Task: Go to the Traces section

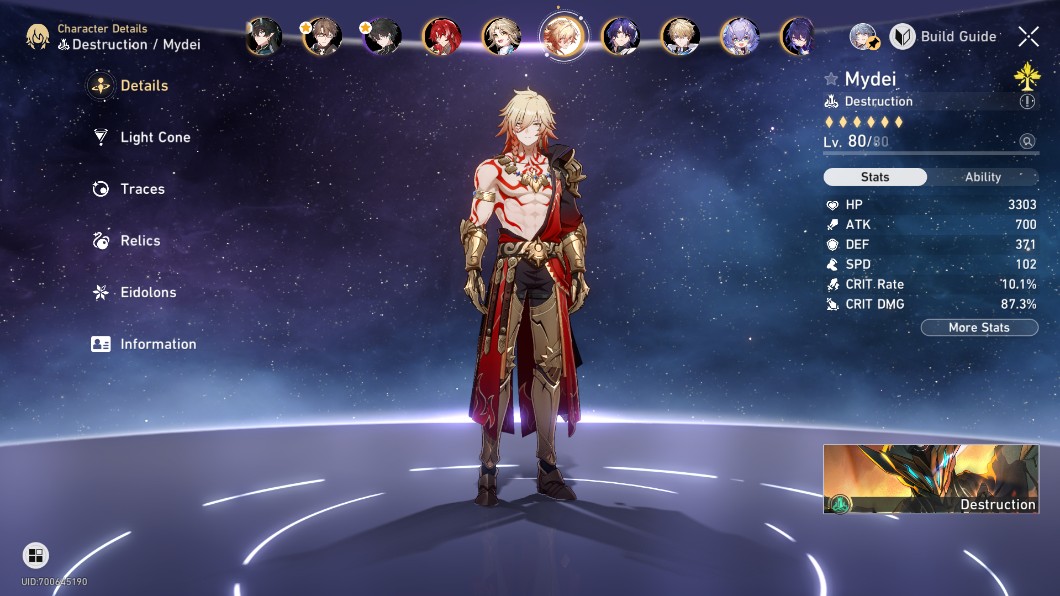Action: [x=141, y=189]
